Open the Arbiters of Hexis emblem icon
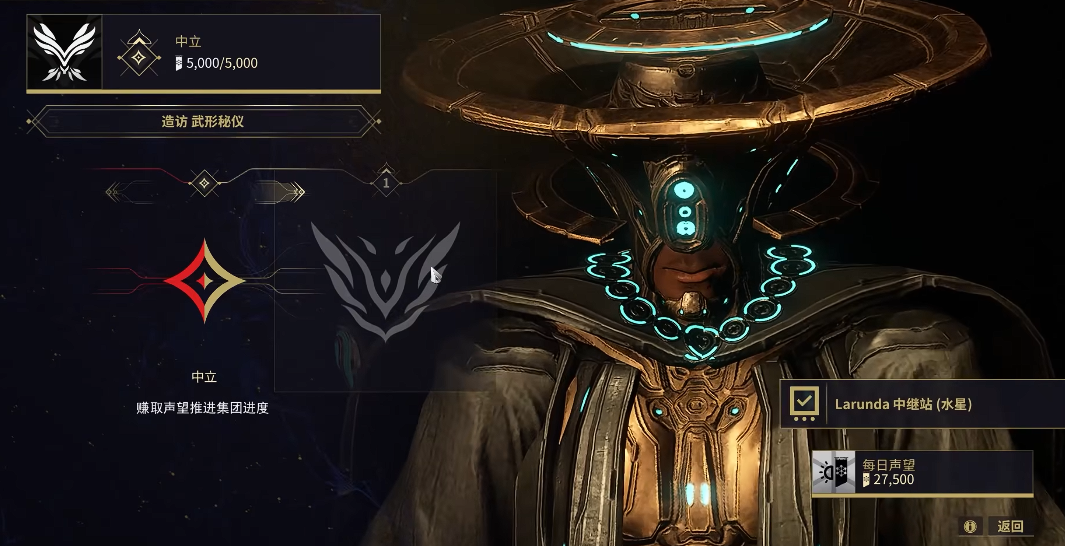The height and width of the screenshot is (546, 1065). tap(64, 53)
